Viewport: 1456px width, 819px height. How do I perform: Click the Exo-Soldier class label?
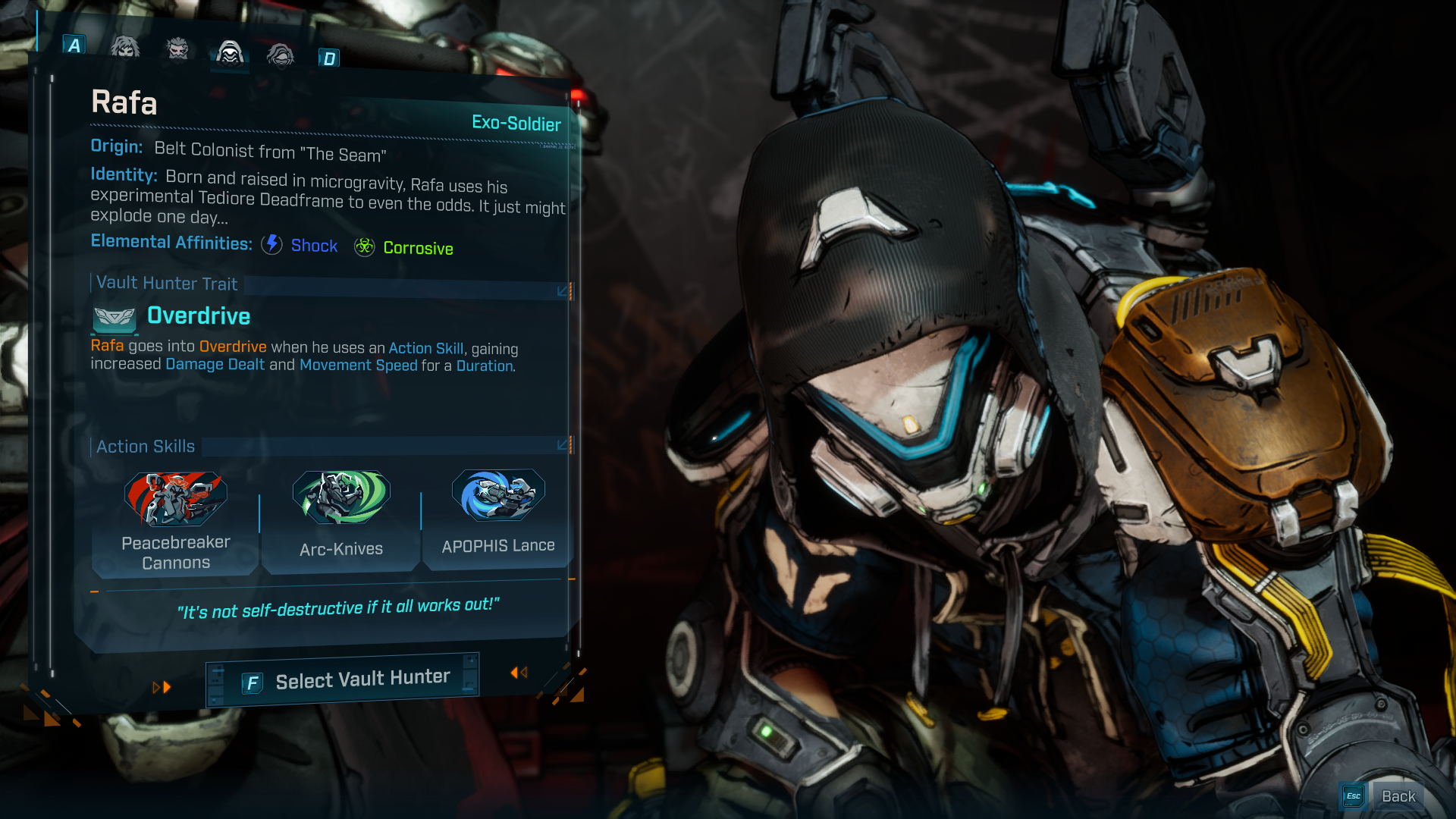[x=515, y=124]
